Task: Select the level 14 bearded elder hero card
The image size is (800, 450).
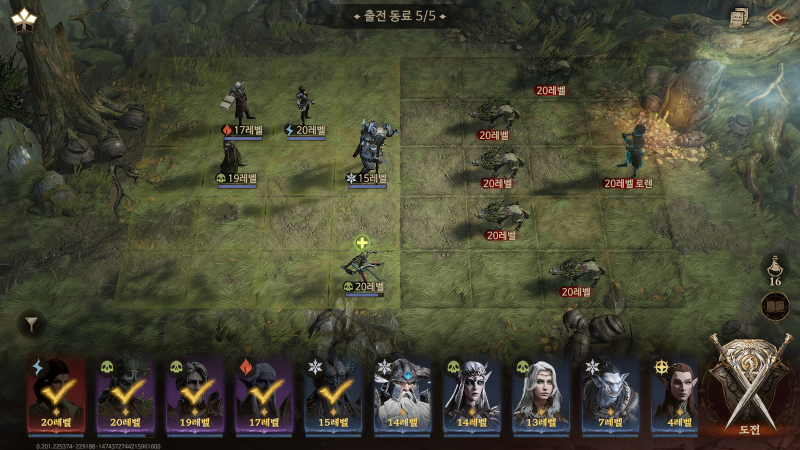Action: point(401,392)
